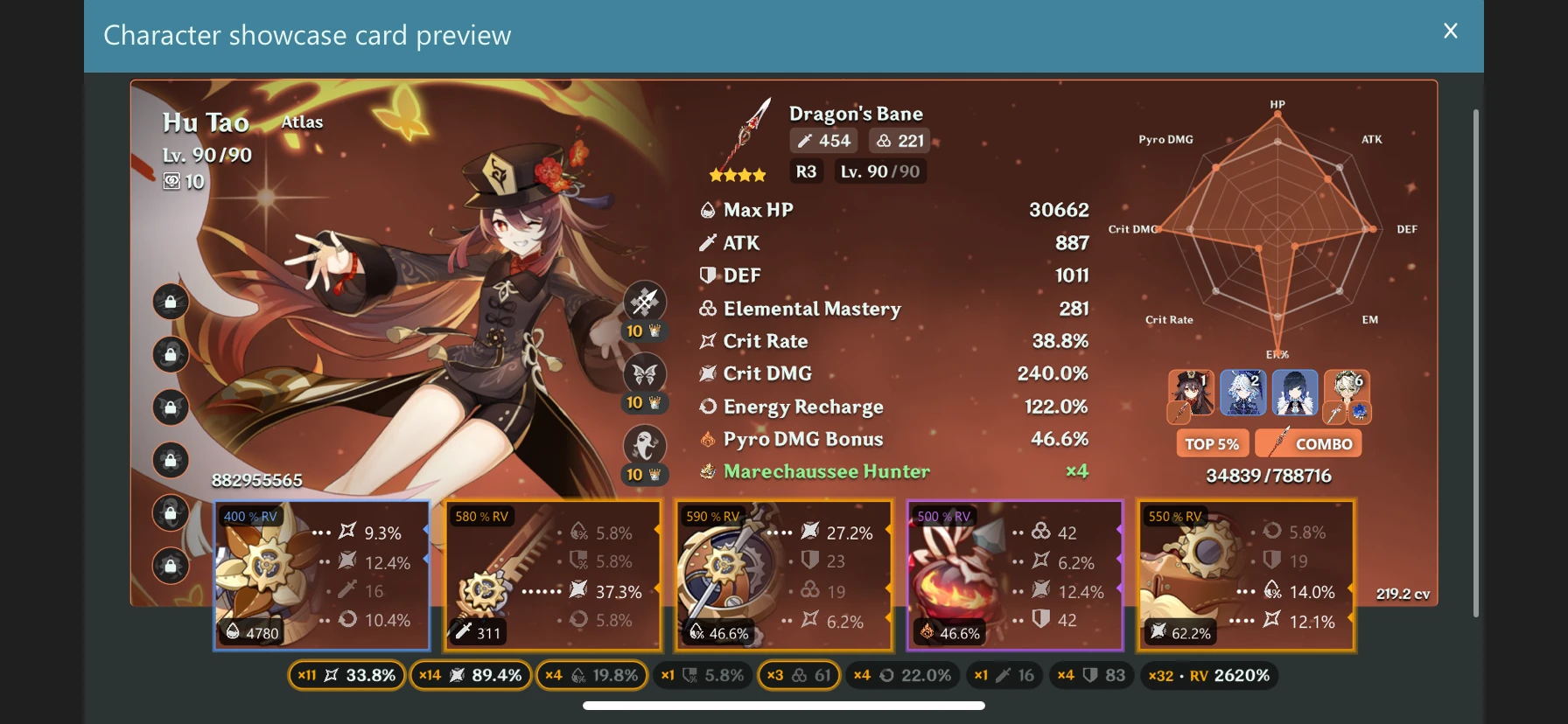1568x724 pixels.
Task: Select Hu Tao's normal attack talent icon
Action: pyautogui.click(x=643, y=302)
